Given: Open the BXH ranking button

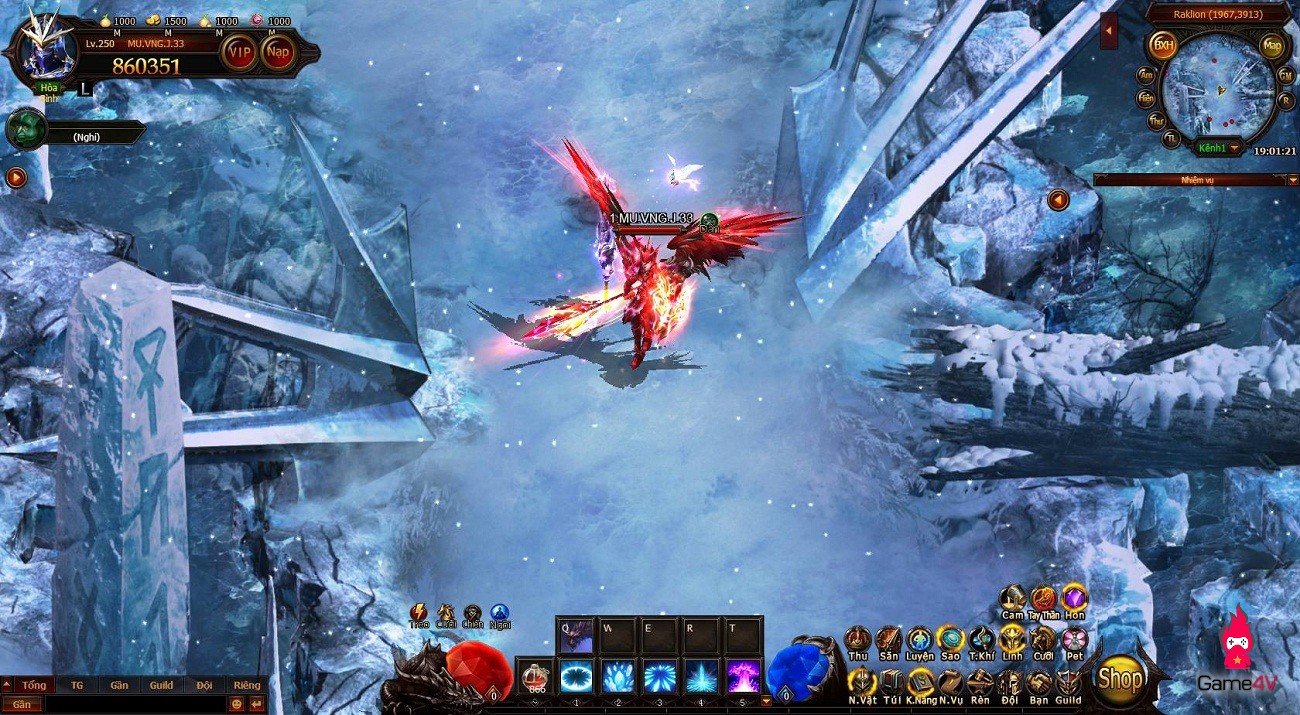Looking at the screenshot, I should (x=1162, y=45).
